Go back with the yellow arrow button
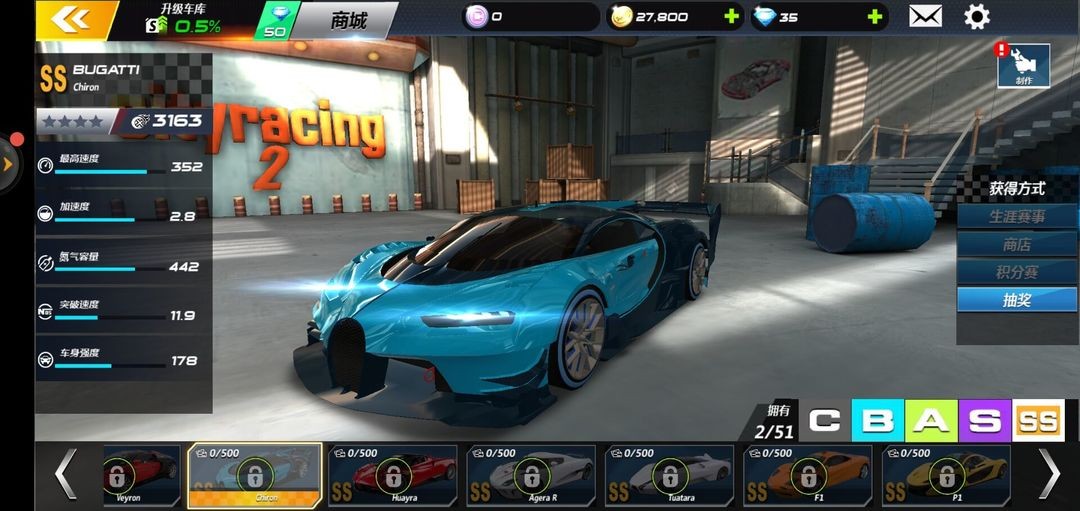 point(70,19)
